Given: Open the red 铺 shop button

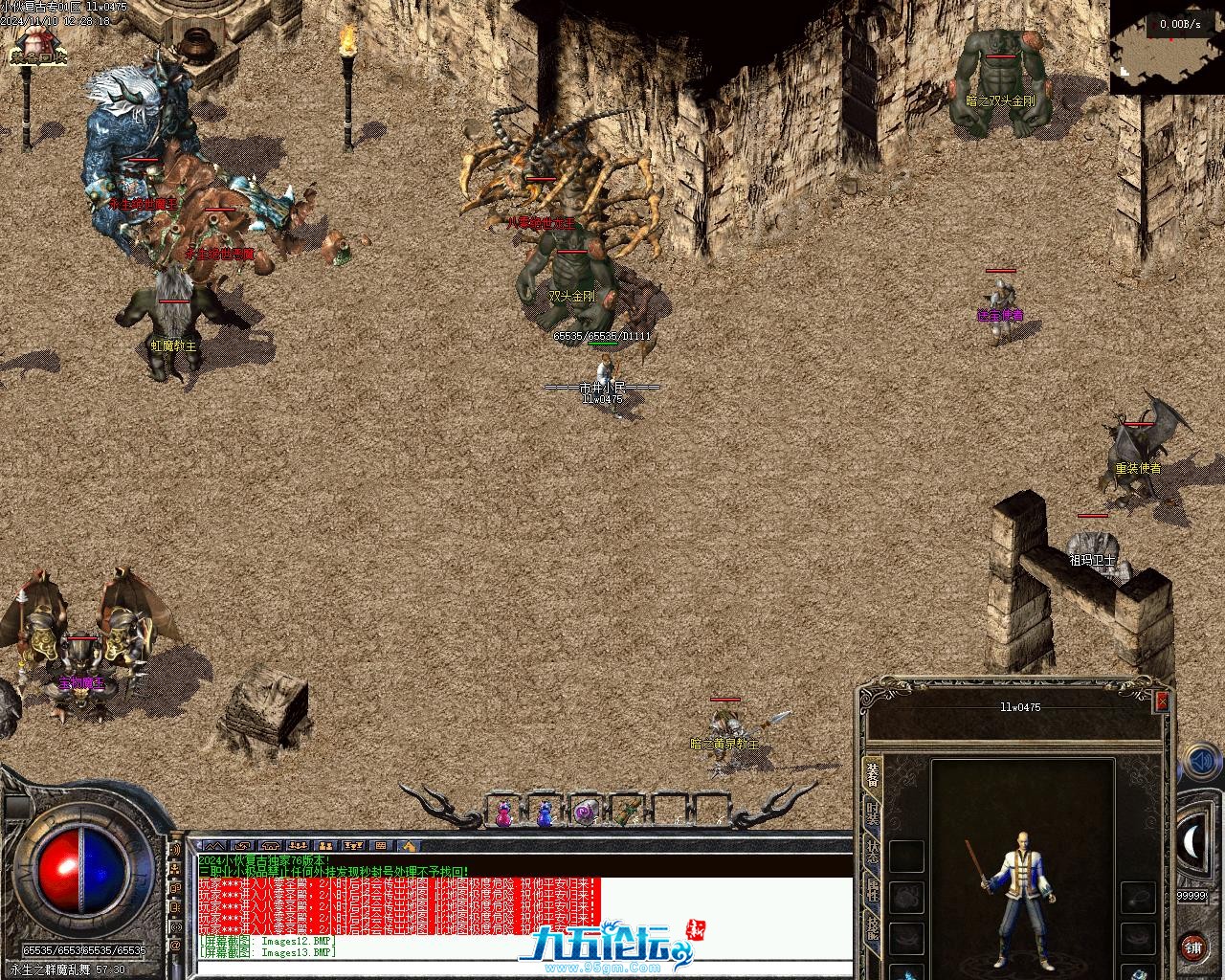Looking at the screenshot, I should point(1192,947).
